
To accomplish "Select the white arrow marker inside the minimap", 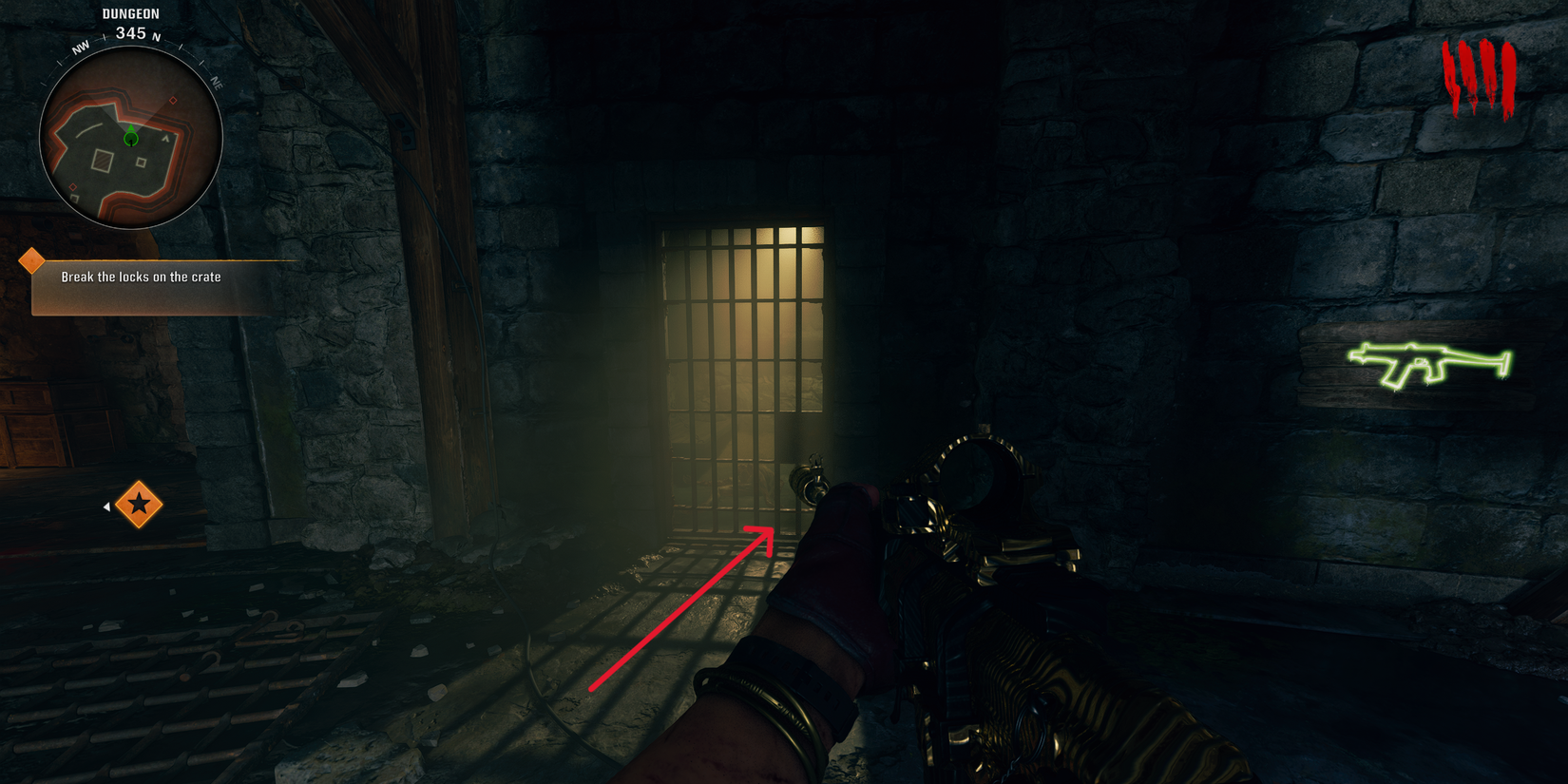I will tap(166, 138).
